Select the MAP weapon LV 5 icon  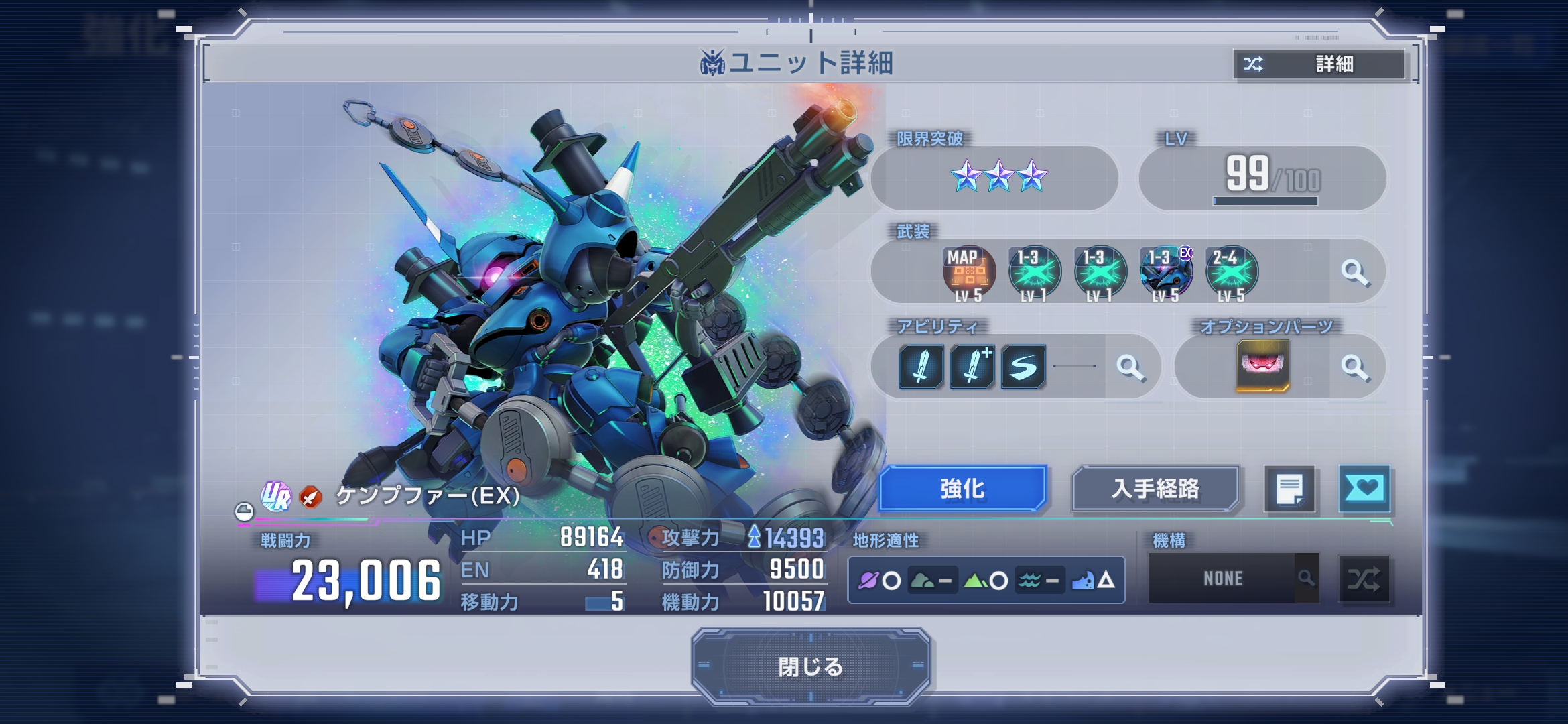tap(968, 274)
